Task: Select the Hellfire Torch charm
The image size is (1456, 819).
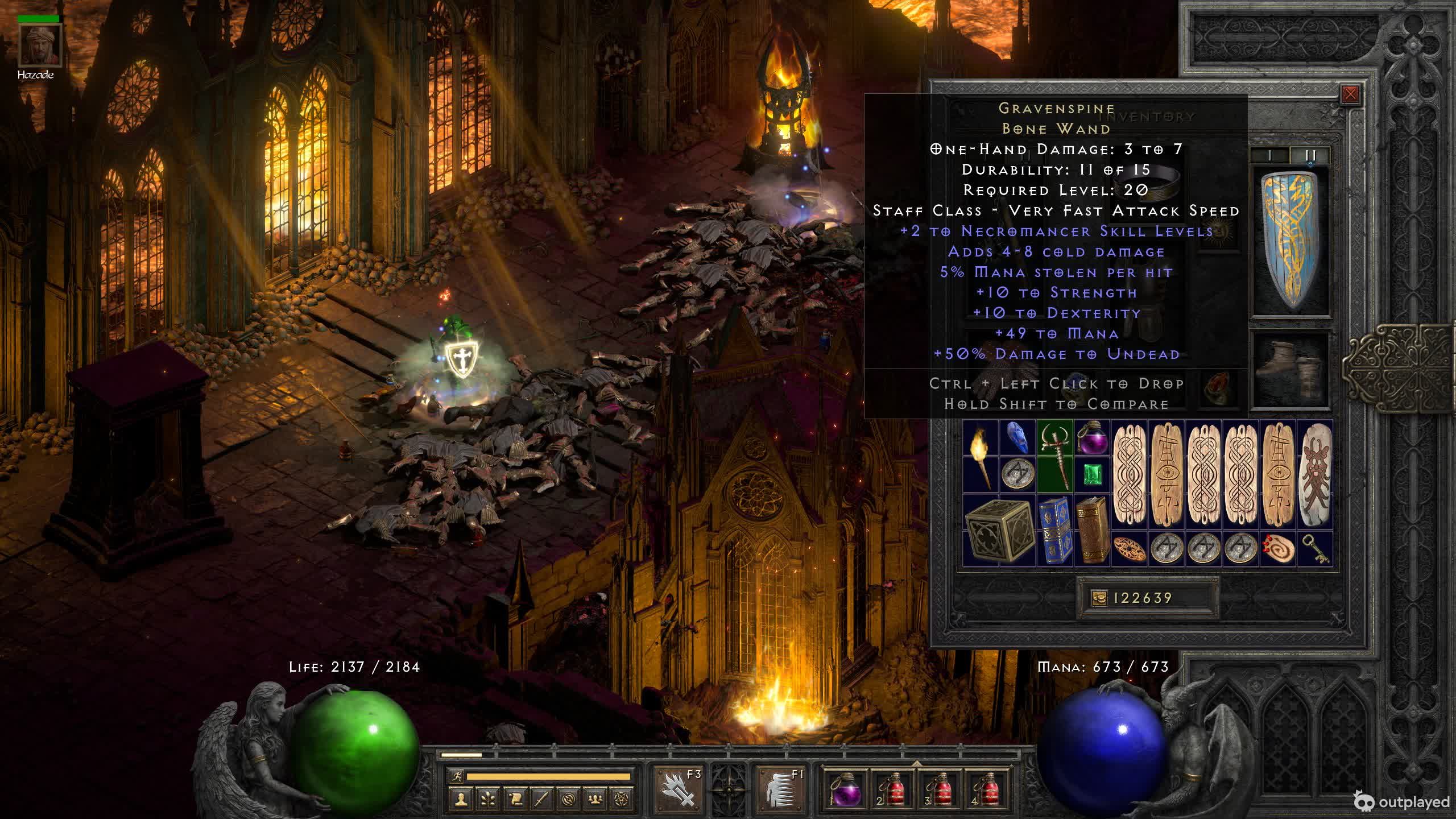Action: 981,456
